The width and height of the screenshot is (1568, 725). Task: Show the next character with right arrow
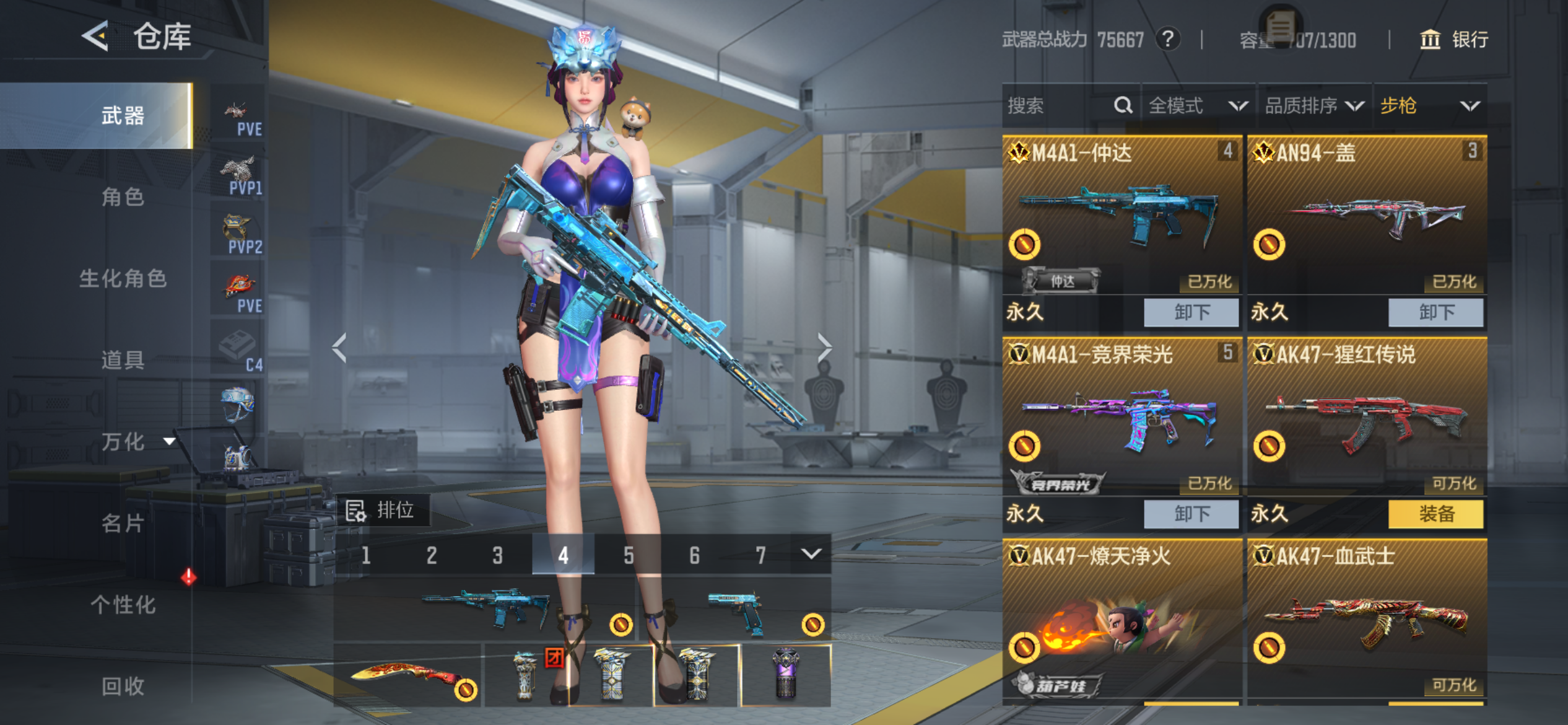tap(824, 348)
